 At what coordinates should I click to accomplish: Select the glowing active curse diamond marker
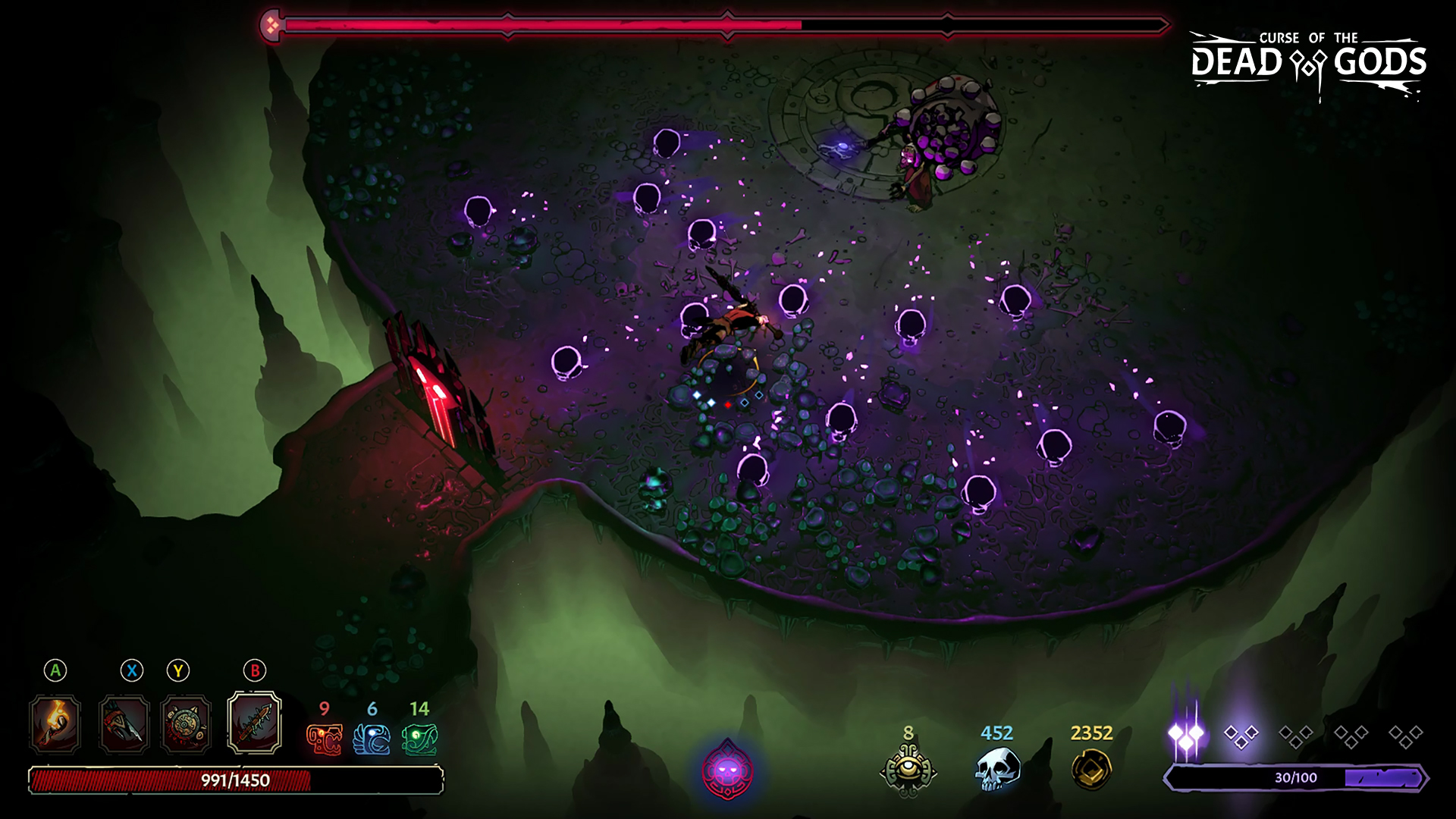(x=1186, y=734)
